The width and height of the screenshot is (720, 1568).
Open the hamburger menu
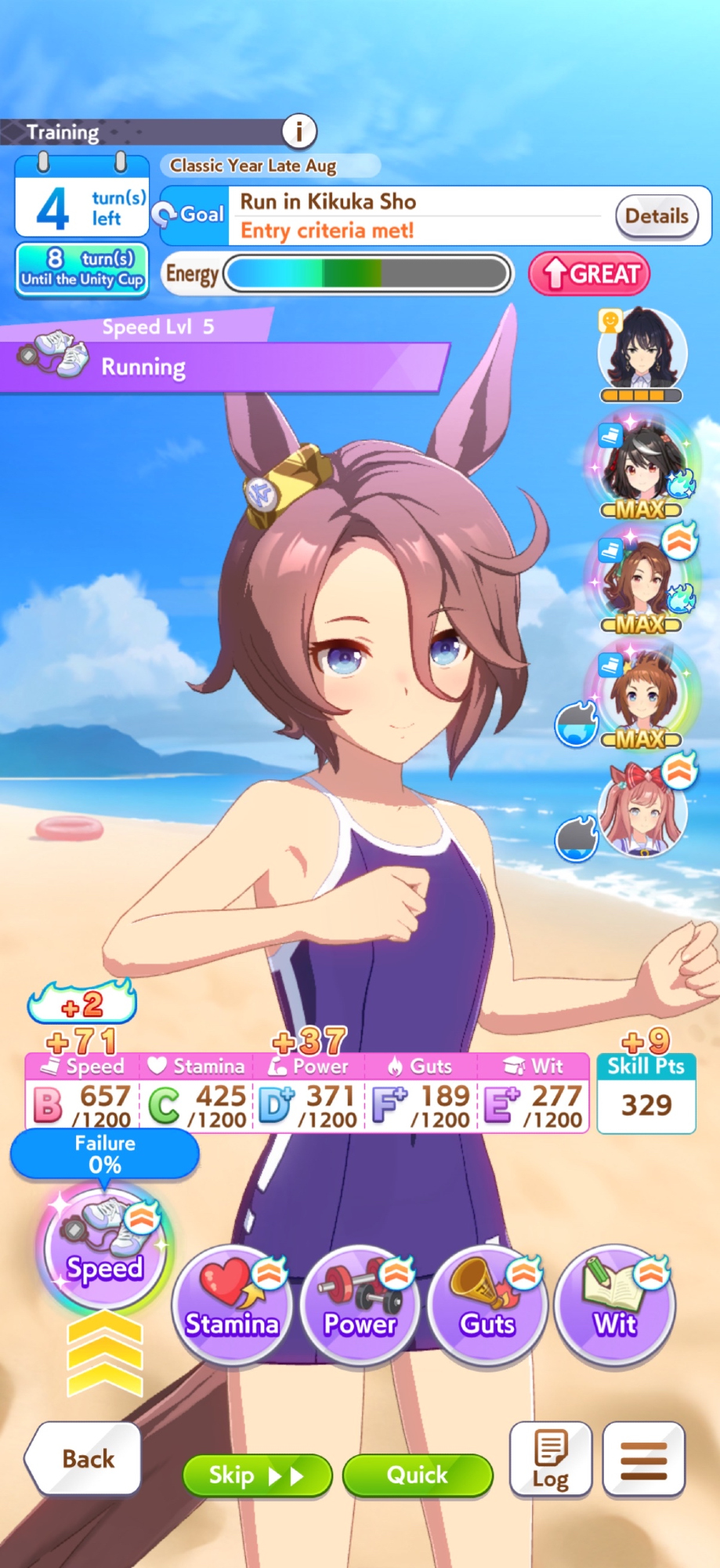pyautogui.click(x=644, y=1459)
